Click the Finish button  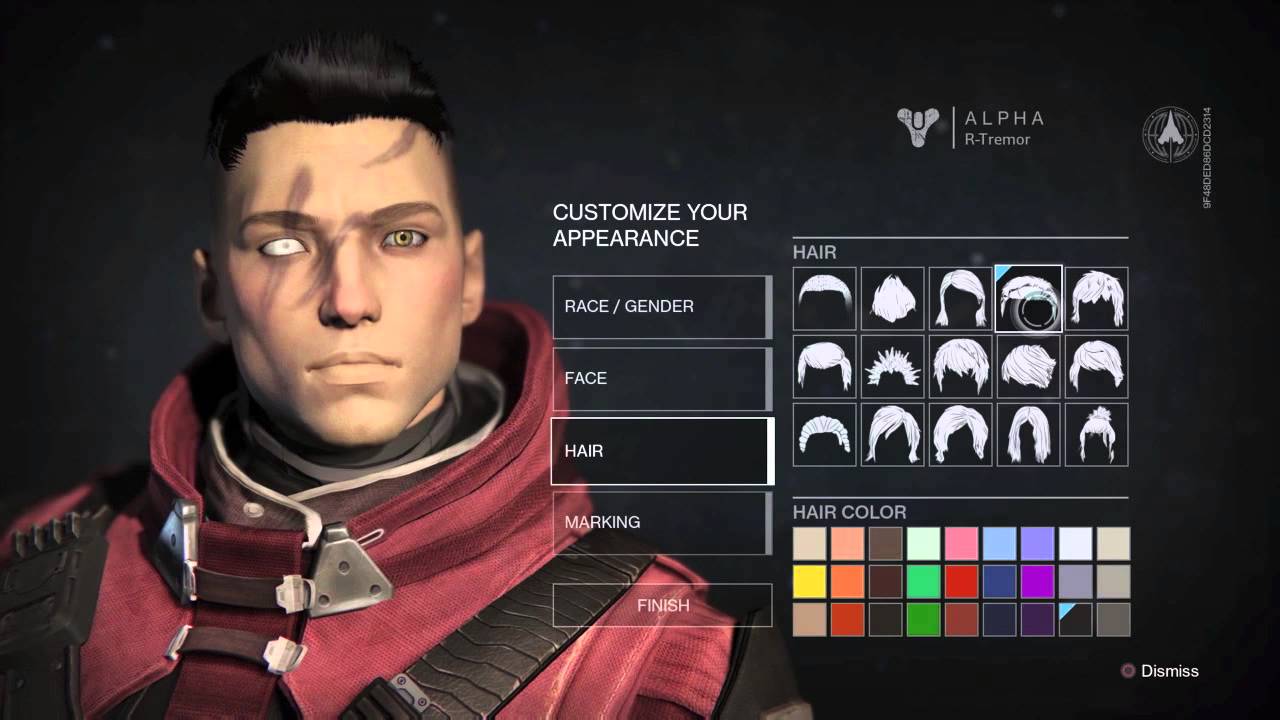pyautogui.click(x=662, y=605)
